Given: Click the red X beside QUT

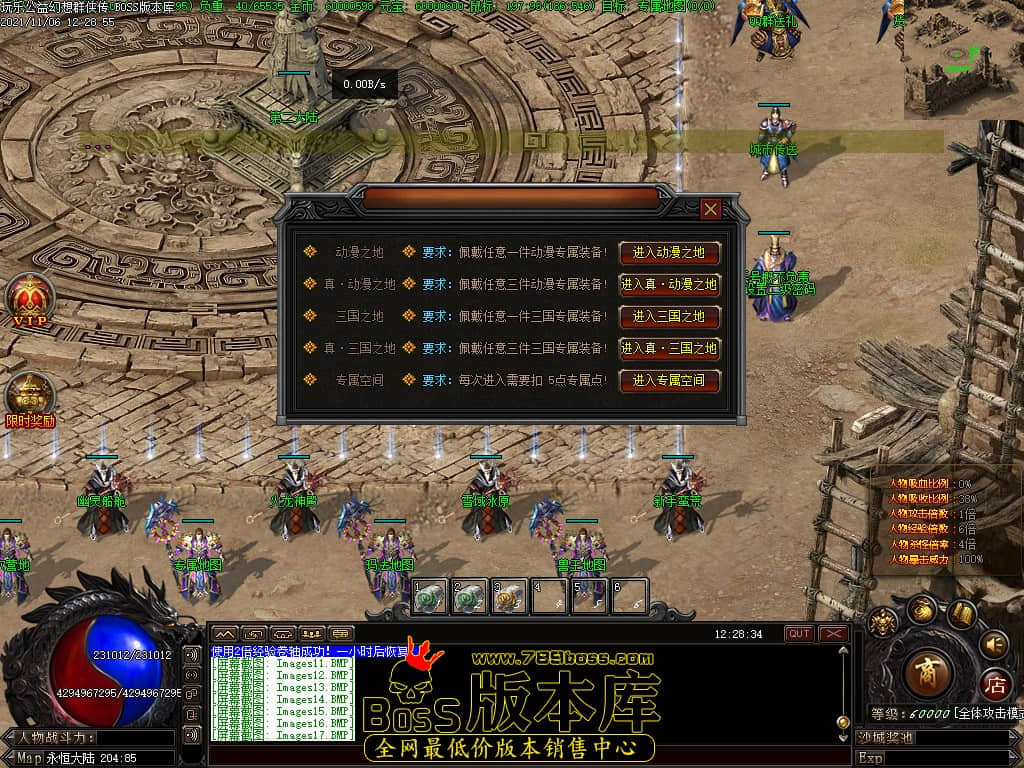Looking at the screenshot, I should point(833,634).
